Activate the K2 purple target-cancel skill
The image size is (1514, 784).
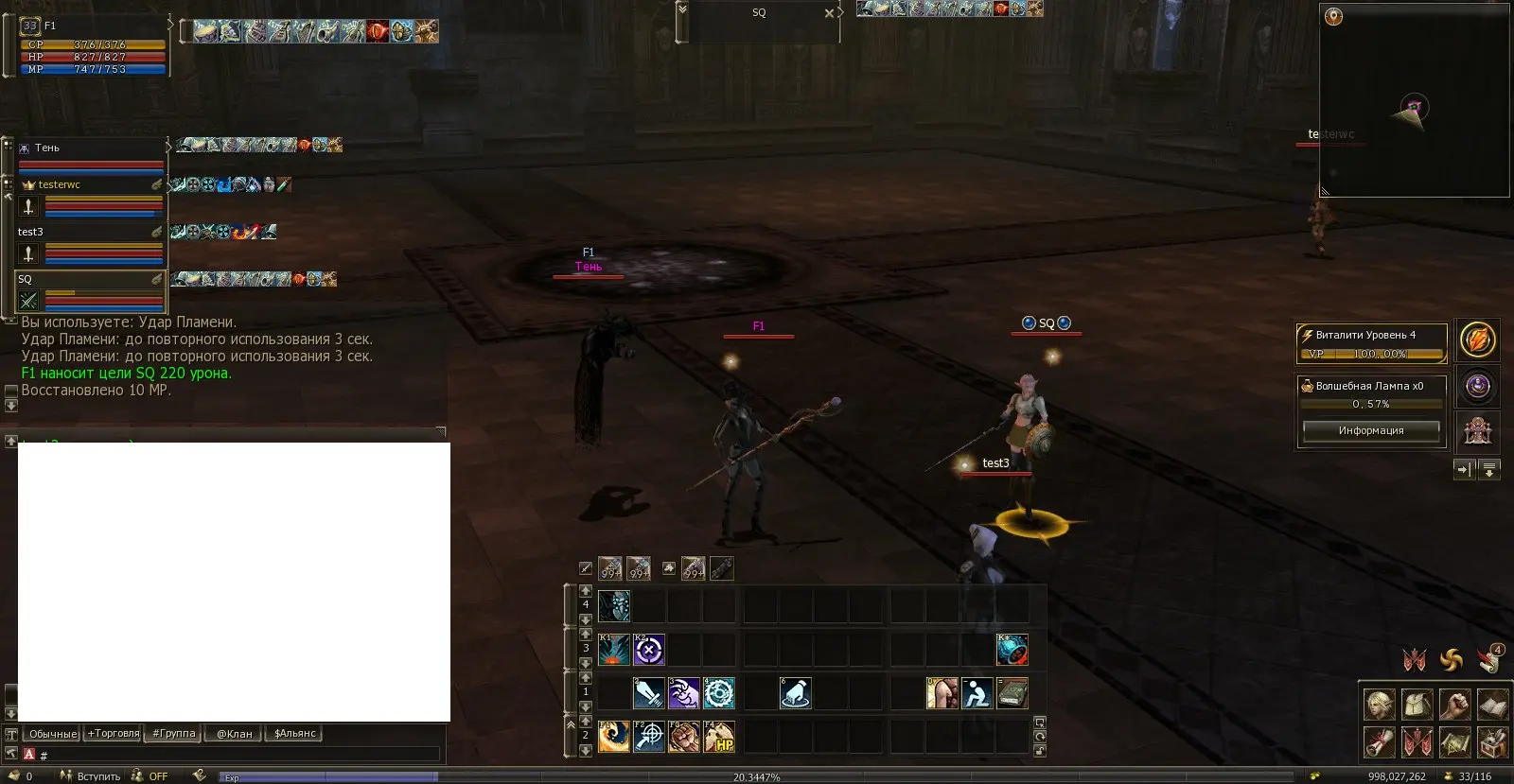(649, 650)
